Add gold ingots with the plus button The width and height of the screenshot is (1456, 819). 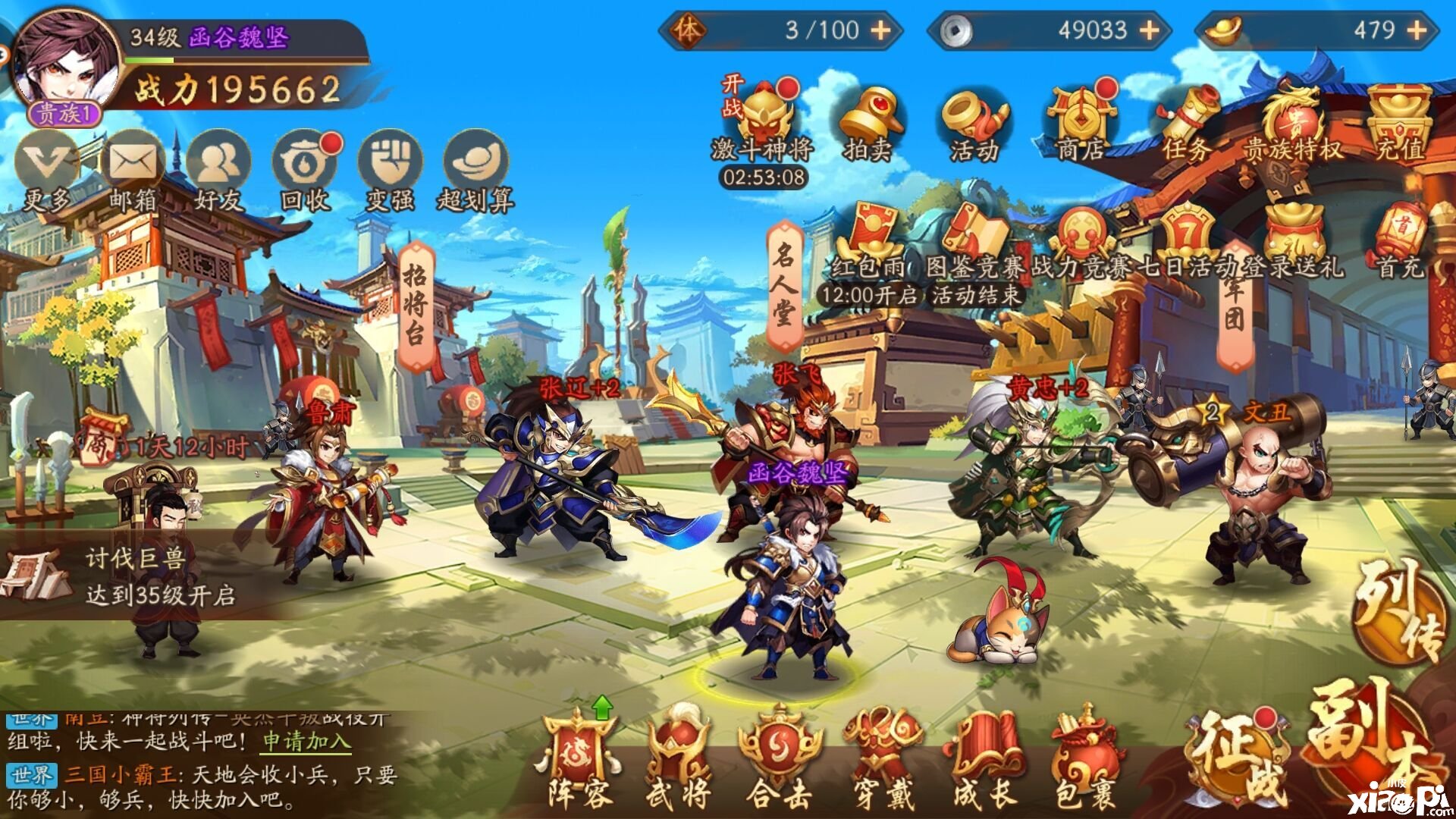click(1417, 30)
